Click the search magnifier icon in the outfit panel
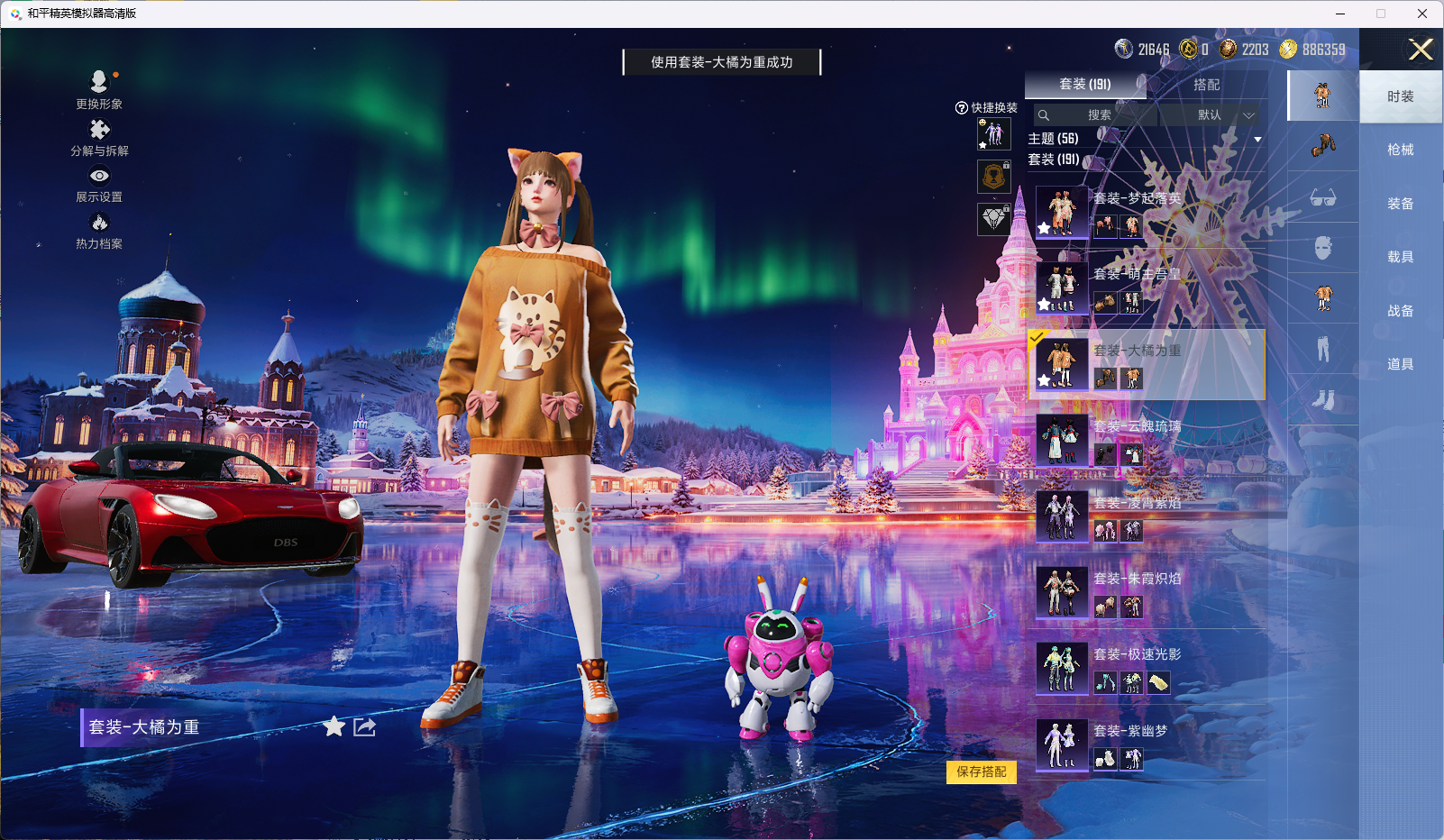Screen dimensions: 1444x840 pyautogui.click(x=1045, y=115)
